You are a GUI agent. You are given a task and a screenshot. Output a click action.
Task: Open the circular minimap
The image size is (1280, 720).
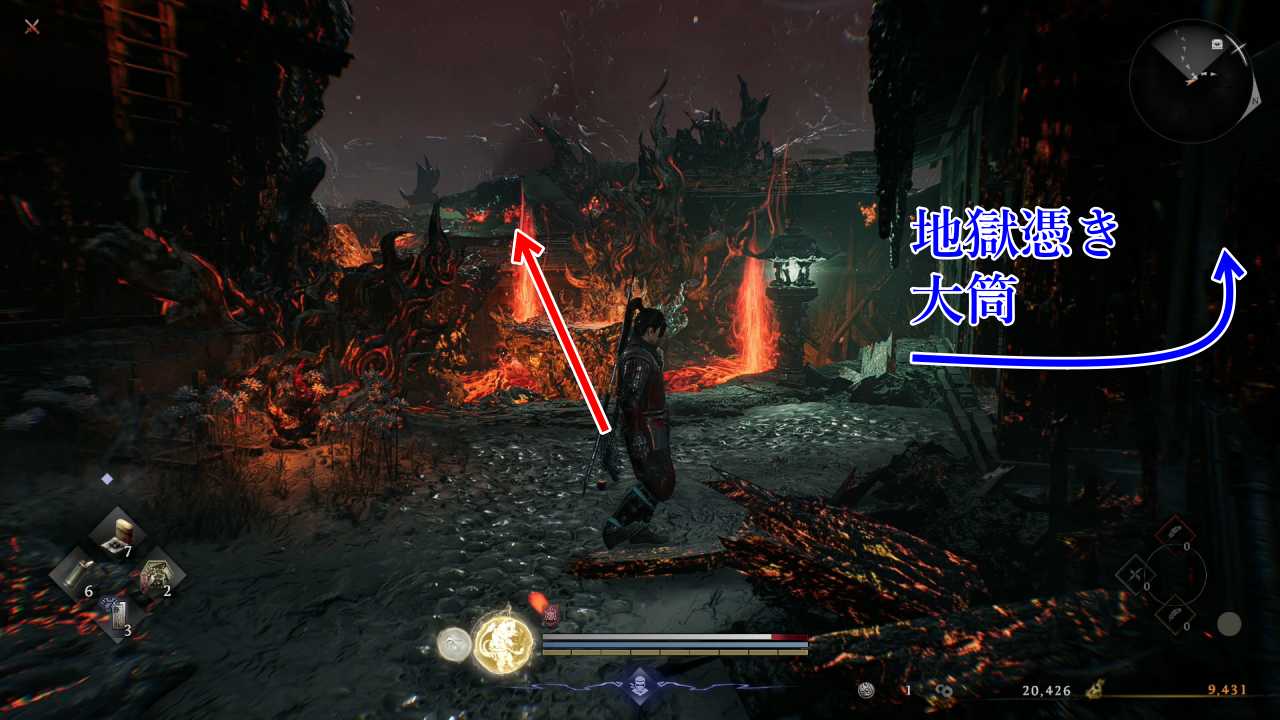point(1189,81)
